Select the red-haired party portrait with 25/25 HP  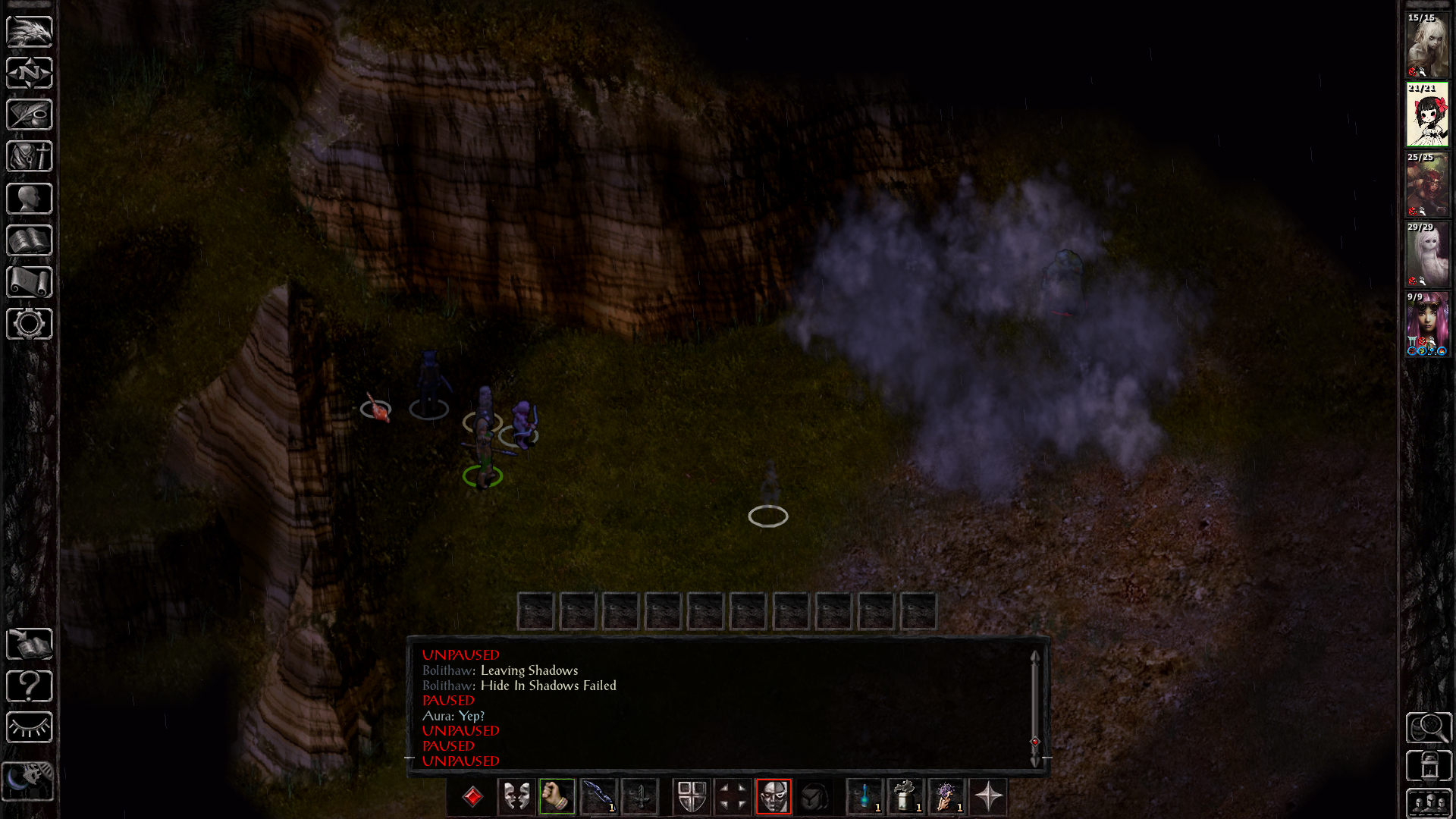click(x=1427, y=185)
